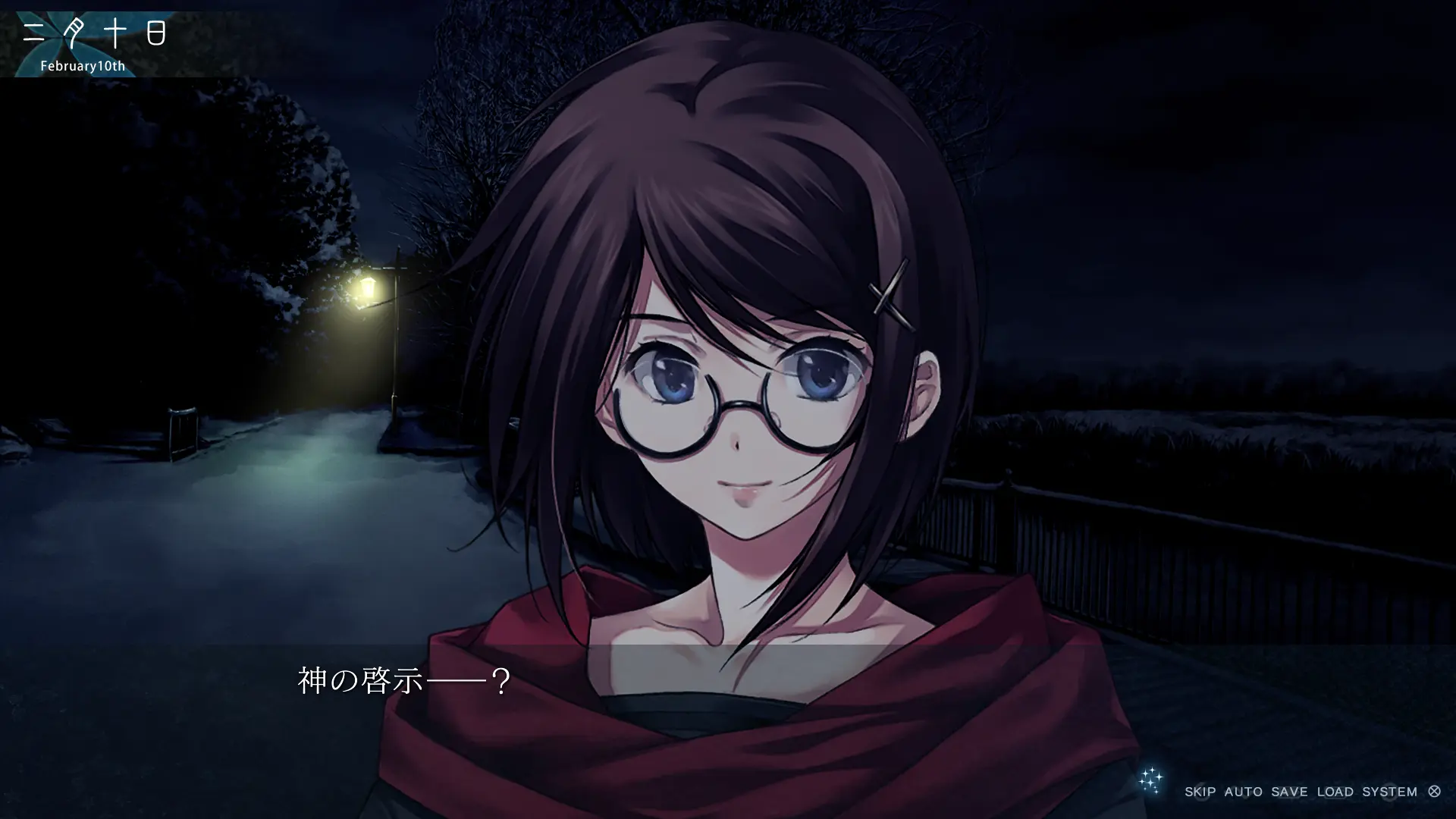Turn on AUTO text advance
This screenshot has width=1456, height=819.
pos(1243,792)
